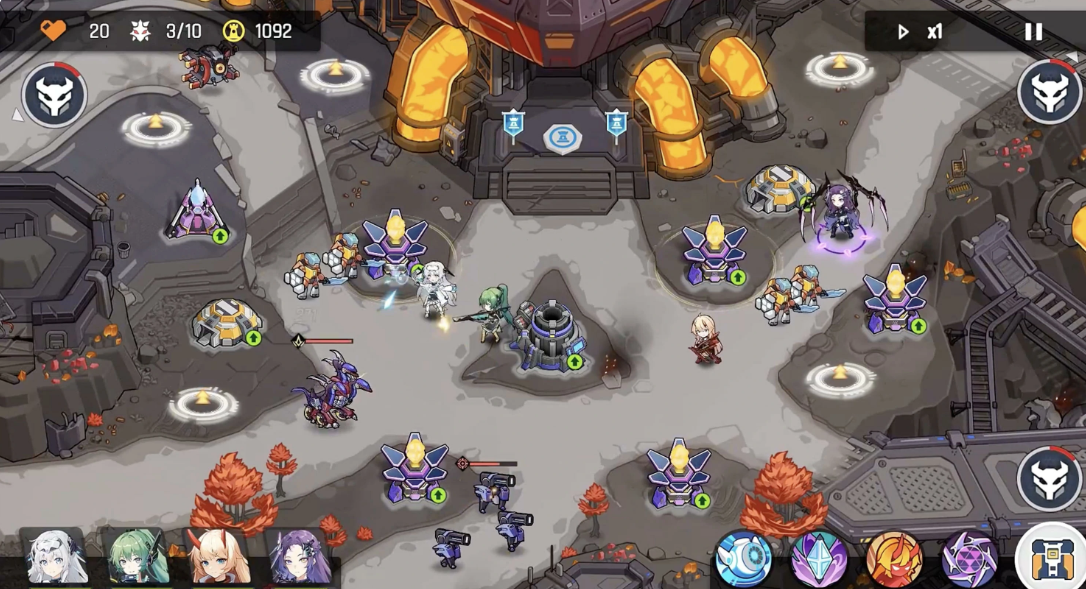Upgrade the pink crystal tower
The width and height of the screenshot is (1086, 589).
220,236
